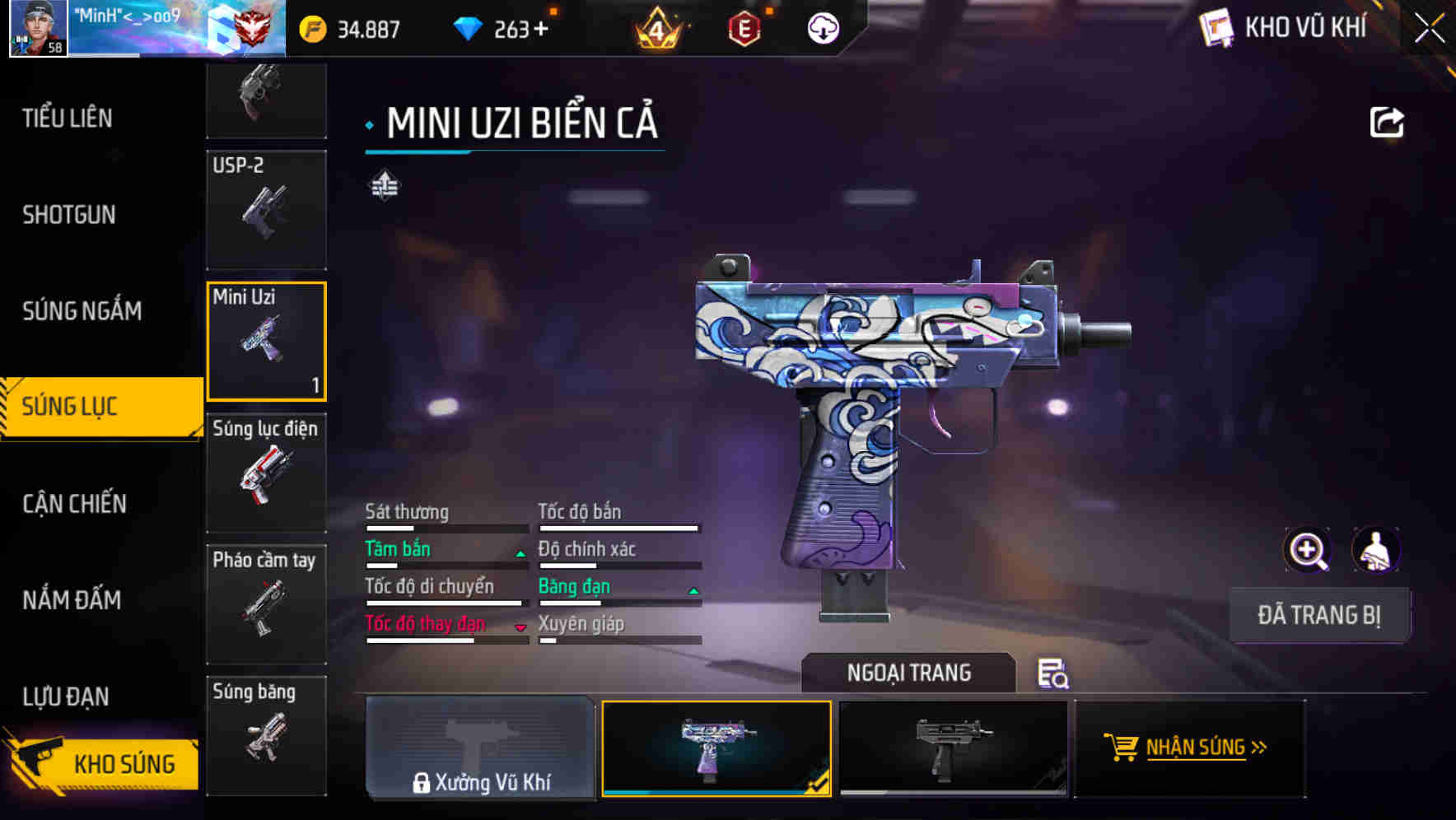
Task: Close the weapon armory screen
Action: (x=1430, y=28)
